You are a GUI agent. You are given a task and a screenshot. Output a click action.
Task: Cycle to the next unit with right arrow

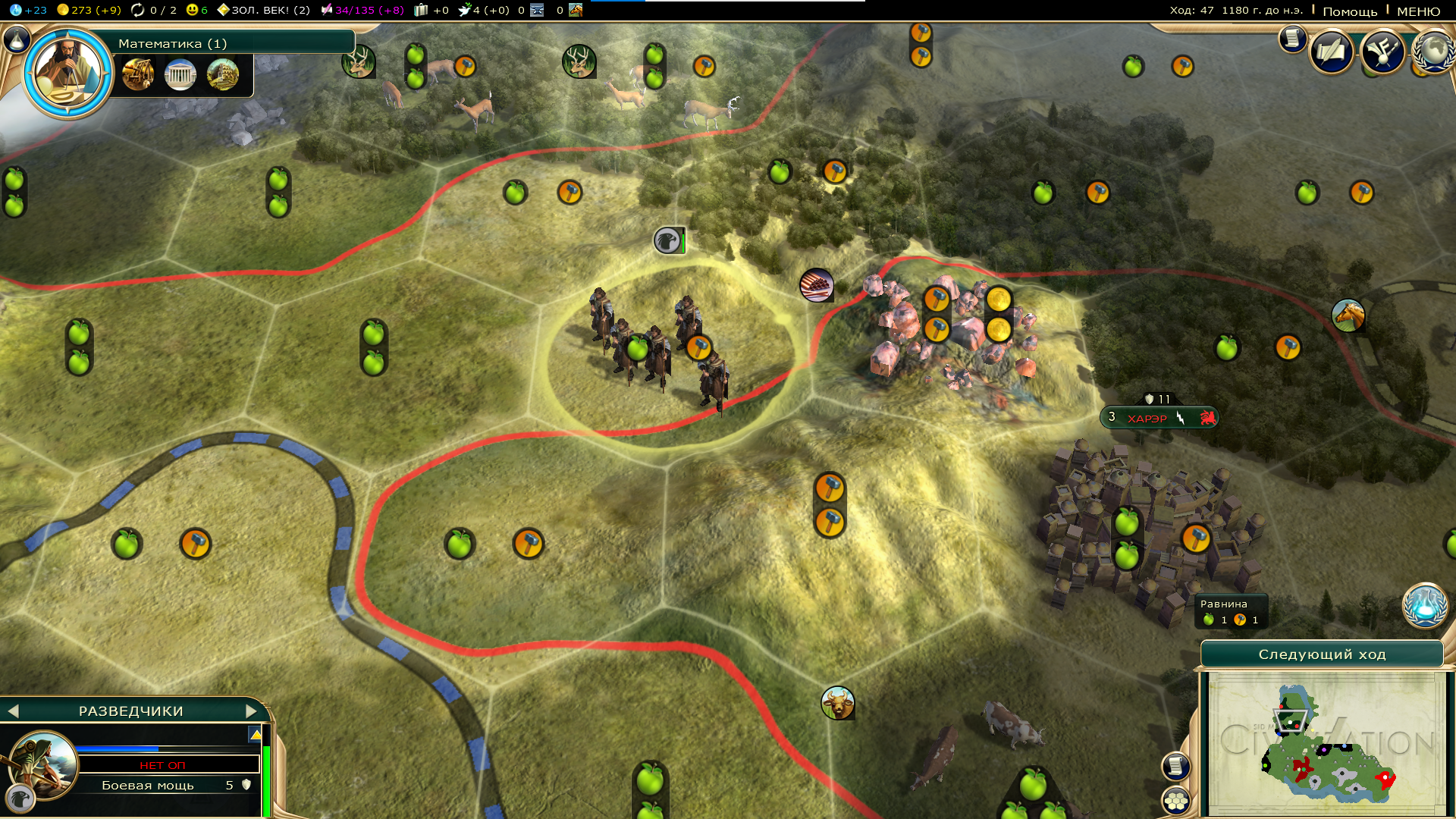tap(251, 711)
